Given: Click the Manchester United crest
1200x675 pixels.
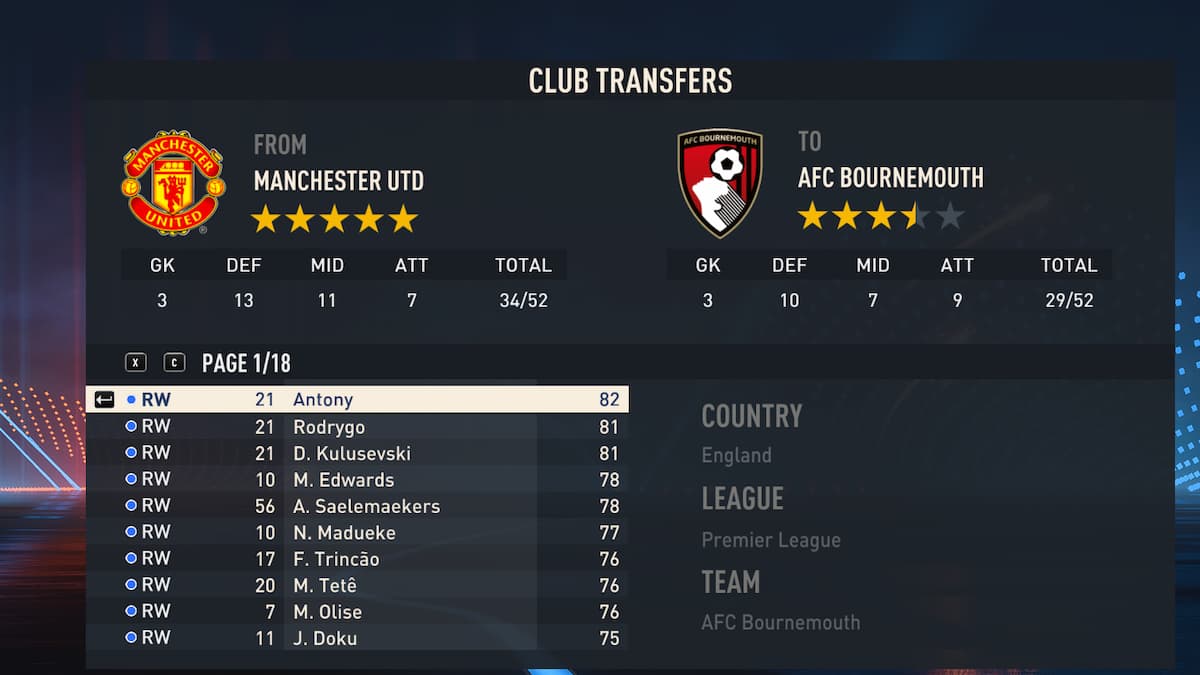Looking at the screenshot, I should 173,182.
